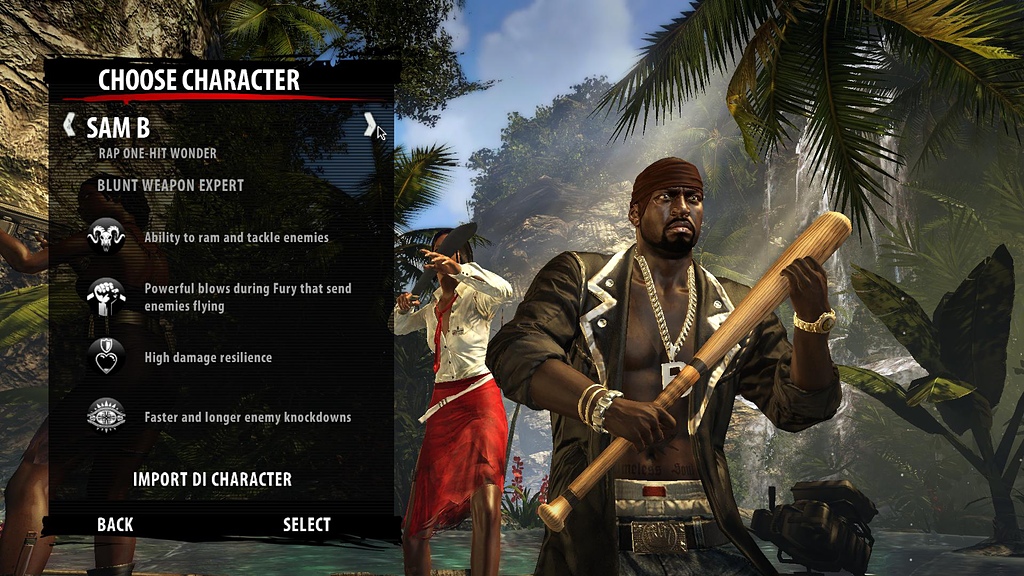Screen dimensions: 1024x576
Task: Cycle to the next character with right arrow
Action: pyautogui.click(x=369, y=125)
